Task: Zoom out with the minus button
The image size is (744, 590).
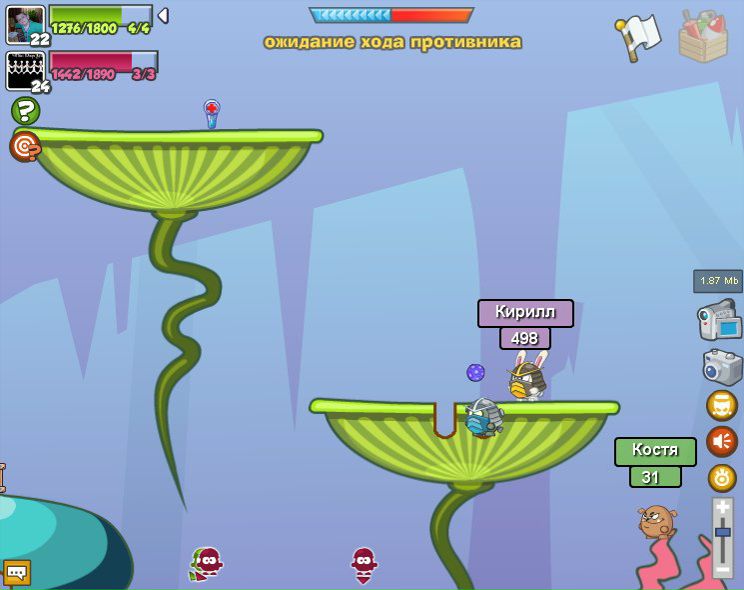Action: point(722,568)
